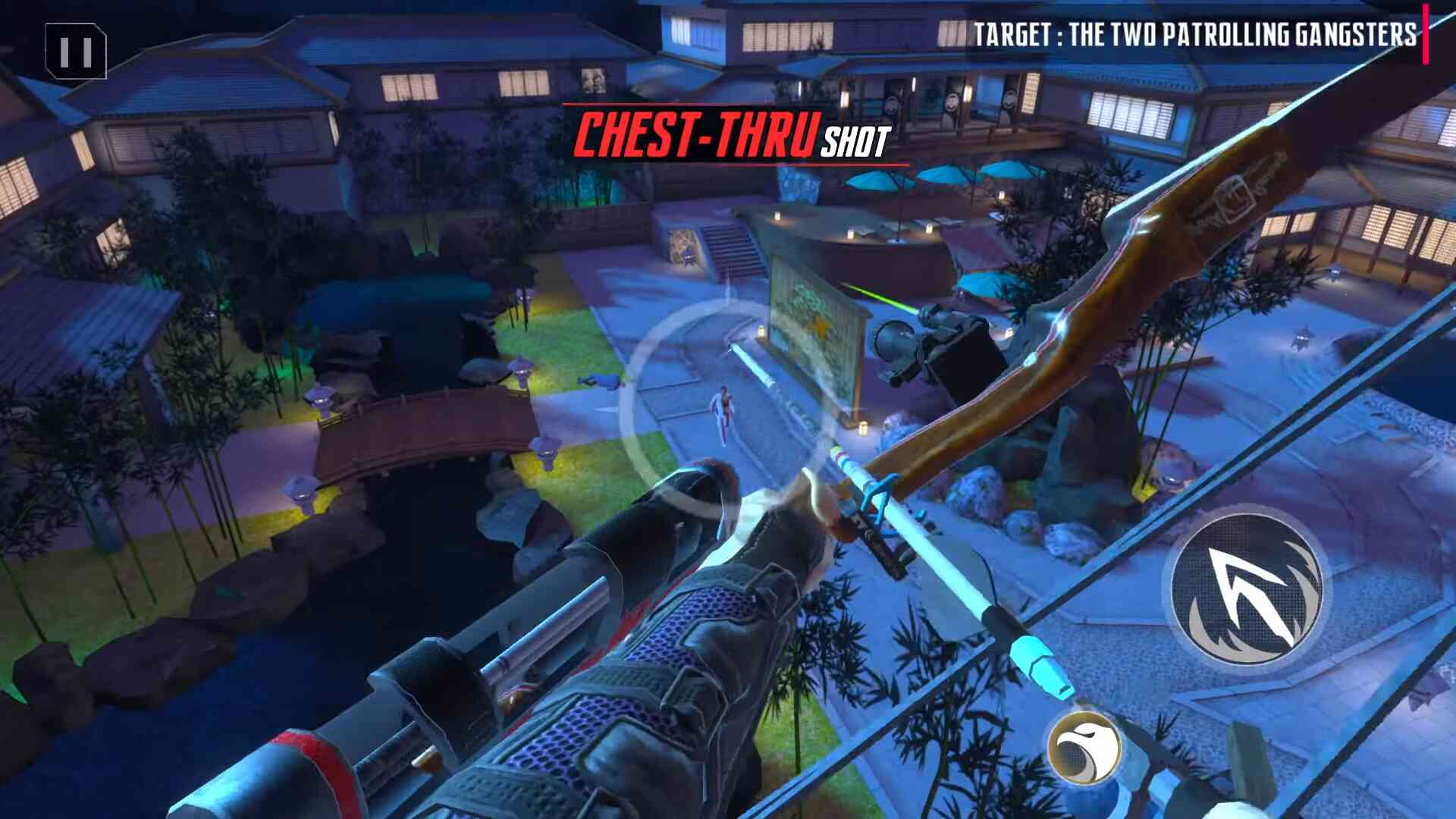Pause the game
The height and width of the screenshot is (819, 1456).
coord(76,52)
